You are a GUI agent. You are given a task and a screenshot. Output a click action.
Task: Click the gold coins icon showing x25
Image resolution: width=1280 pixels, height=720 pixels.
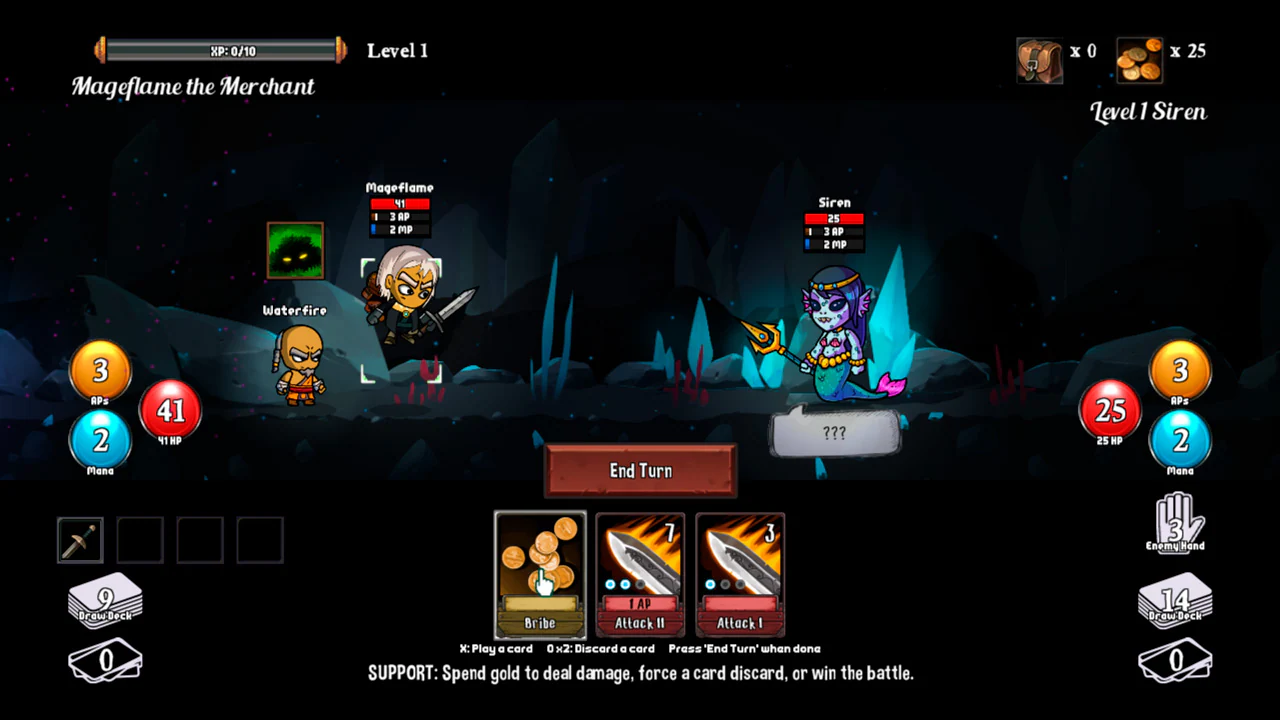tap(1139, 60)
